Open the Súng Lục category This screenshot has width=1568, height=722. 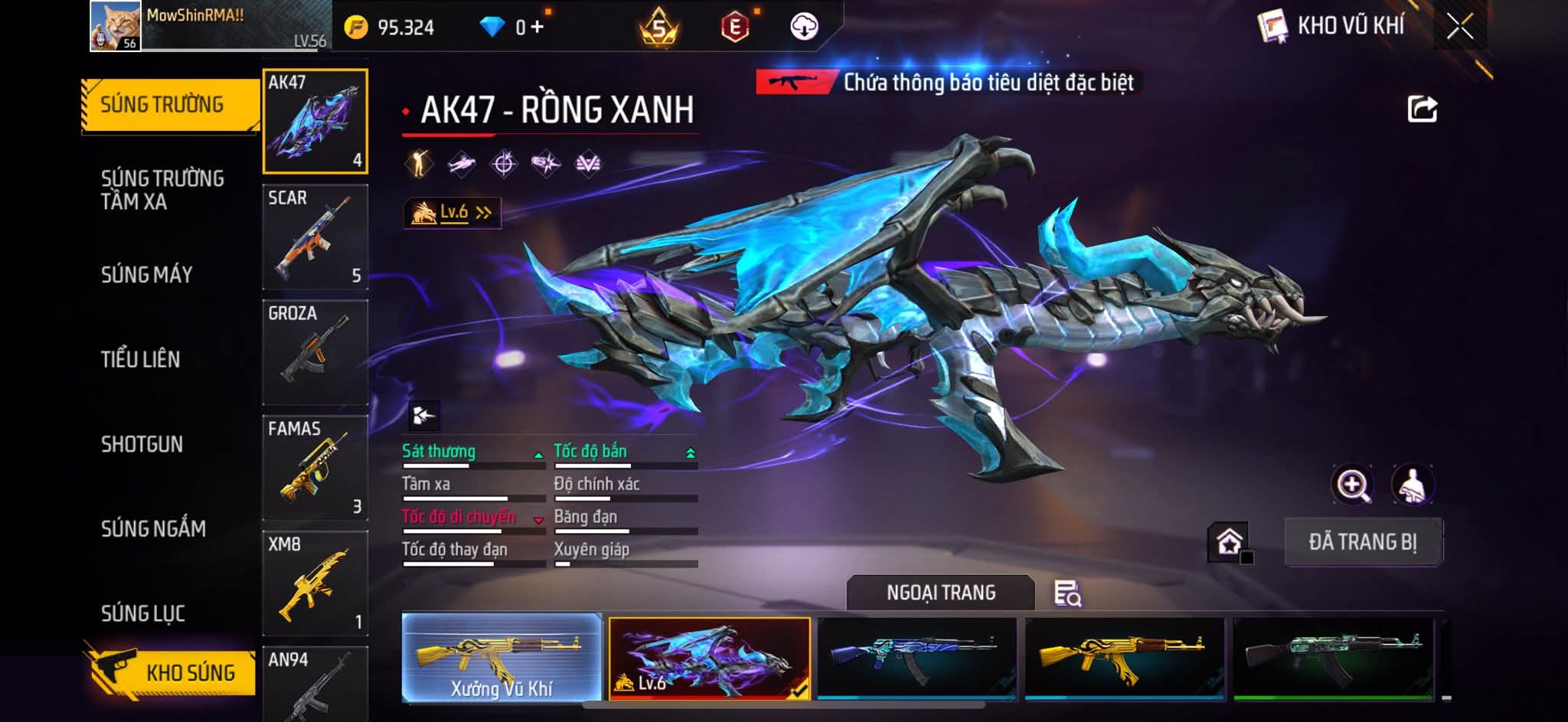tap(143, 613)
